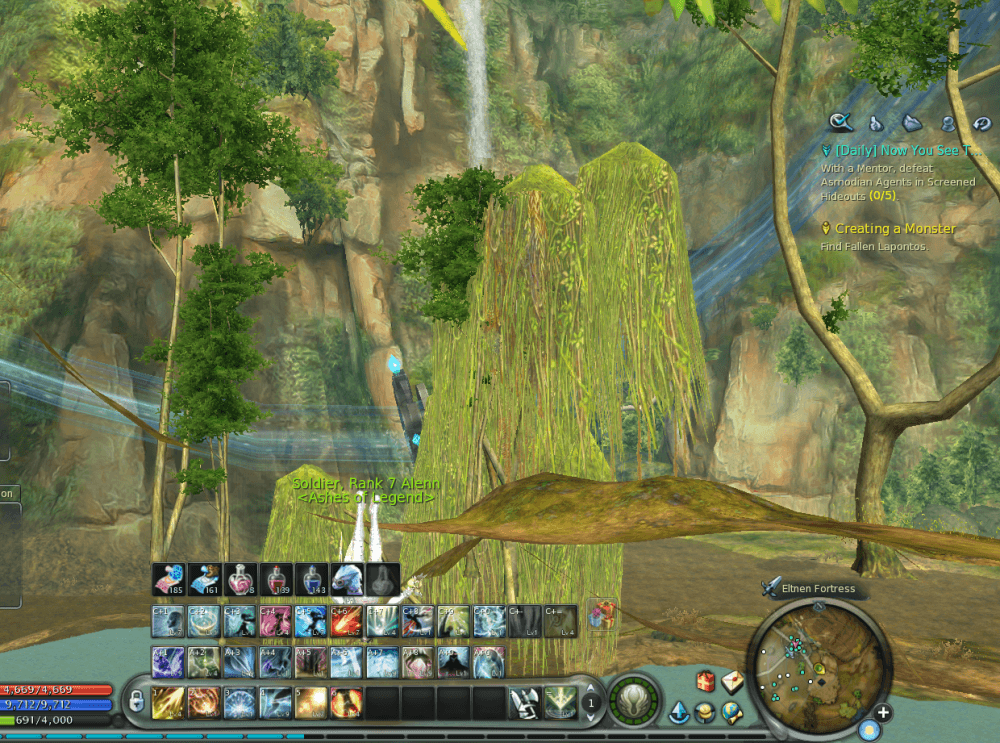The image size is (1000, 743).
Task: Use the white horse mount item
Action: pyautogui.click(x=347, y=580)
